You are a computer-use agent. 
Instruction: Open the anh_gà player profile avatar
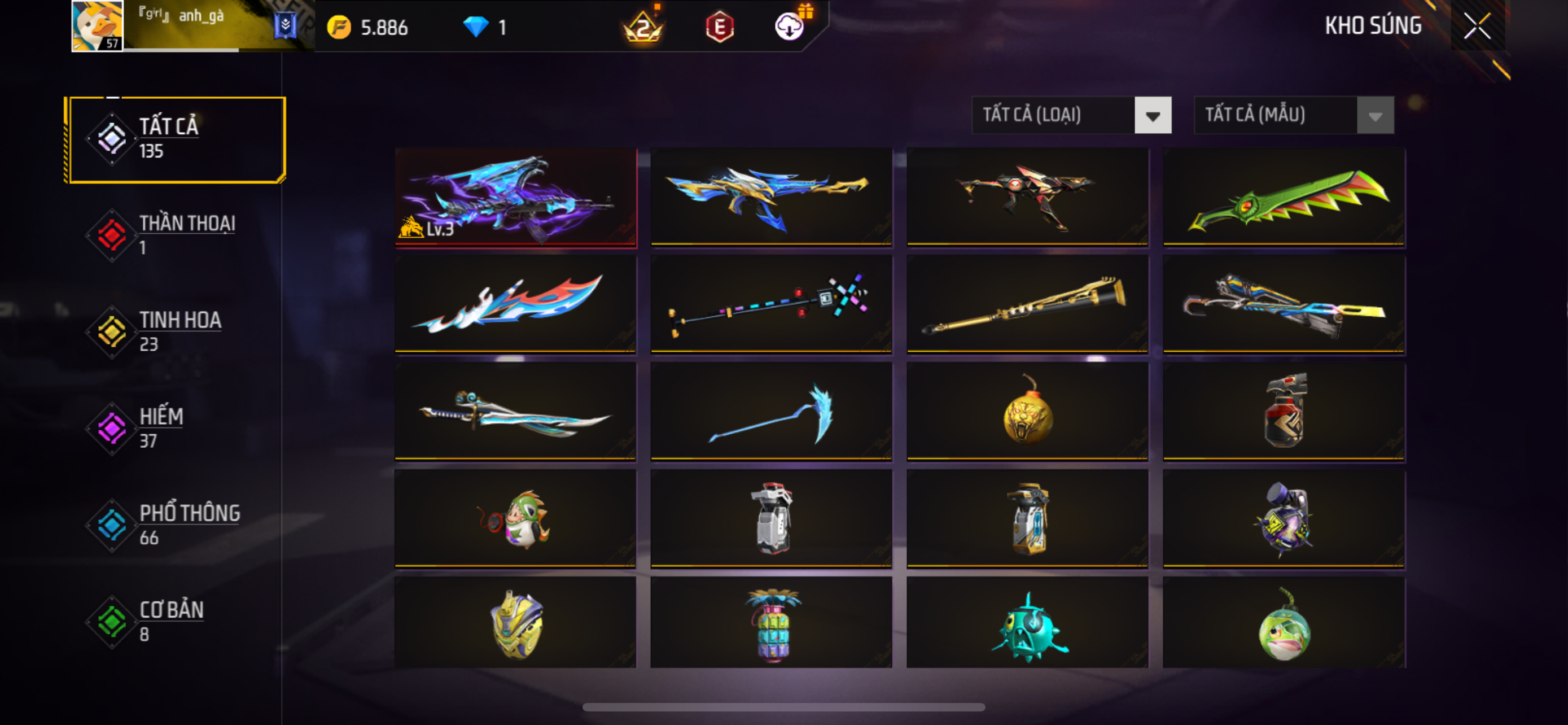point(98,25)
